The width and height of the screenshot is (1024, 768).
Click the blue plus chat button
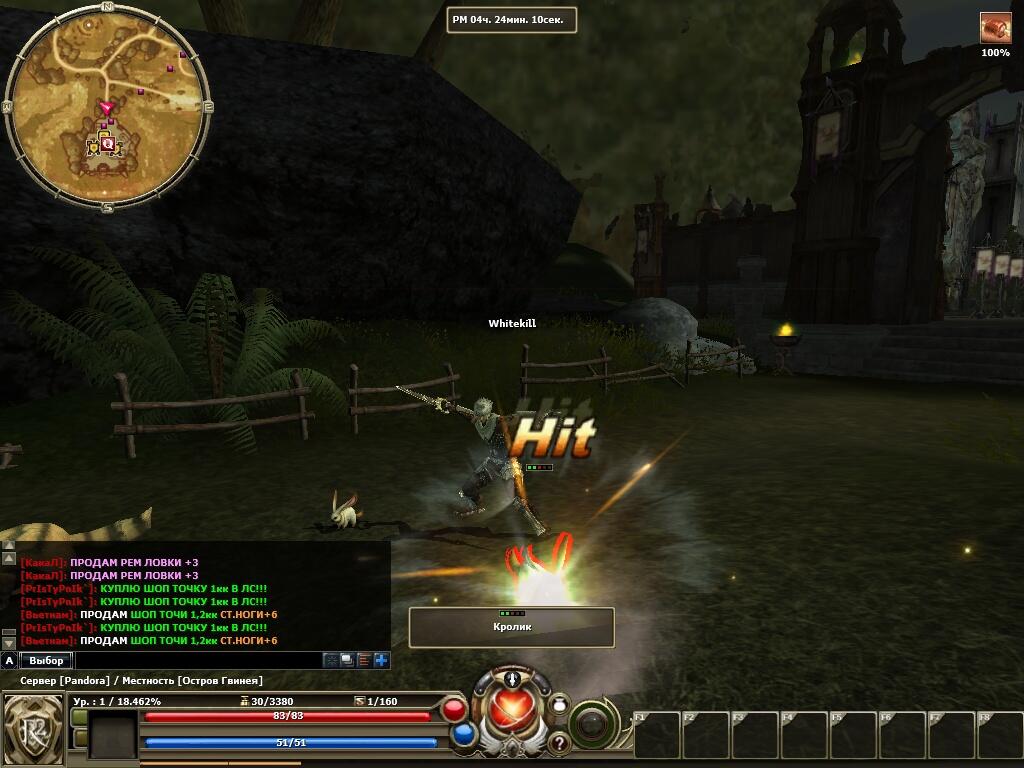pos(381,660)
